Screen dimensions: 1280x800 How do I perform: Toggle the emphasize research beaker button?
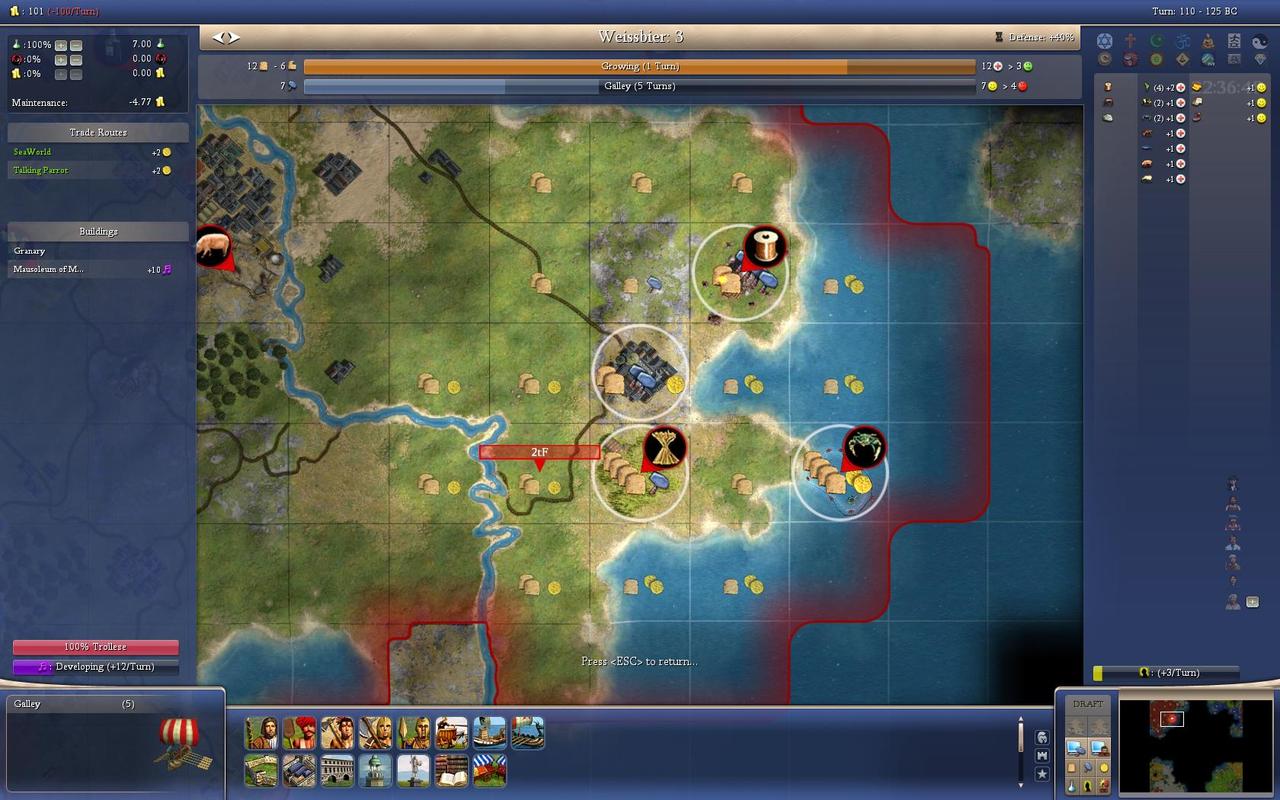[1072, 786]
